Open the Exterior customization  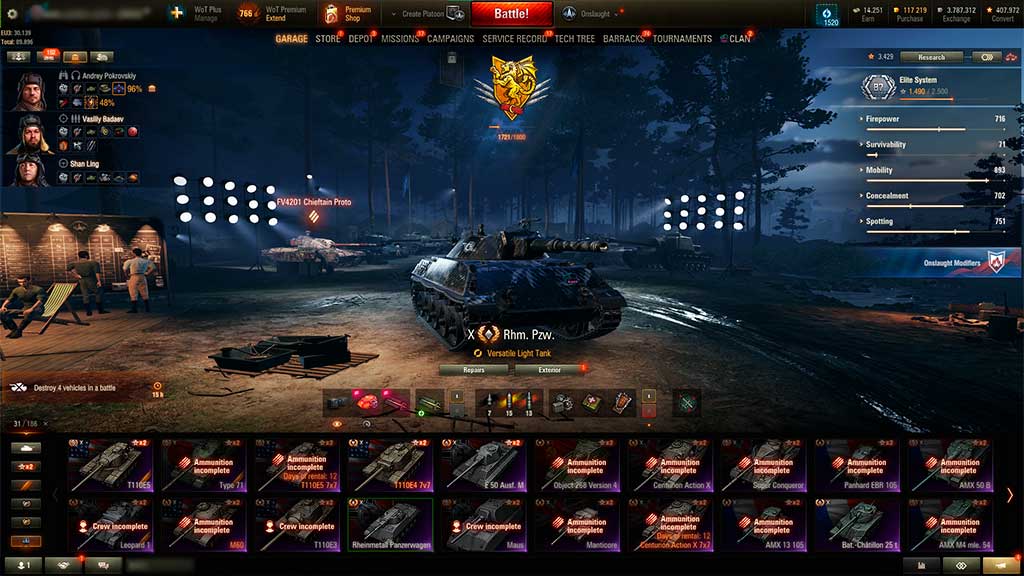click(550, 370)
